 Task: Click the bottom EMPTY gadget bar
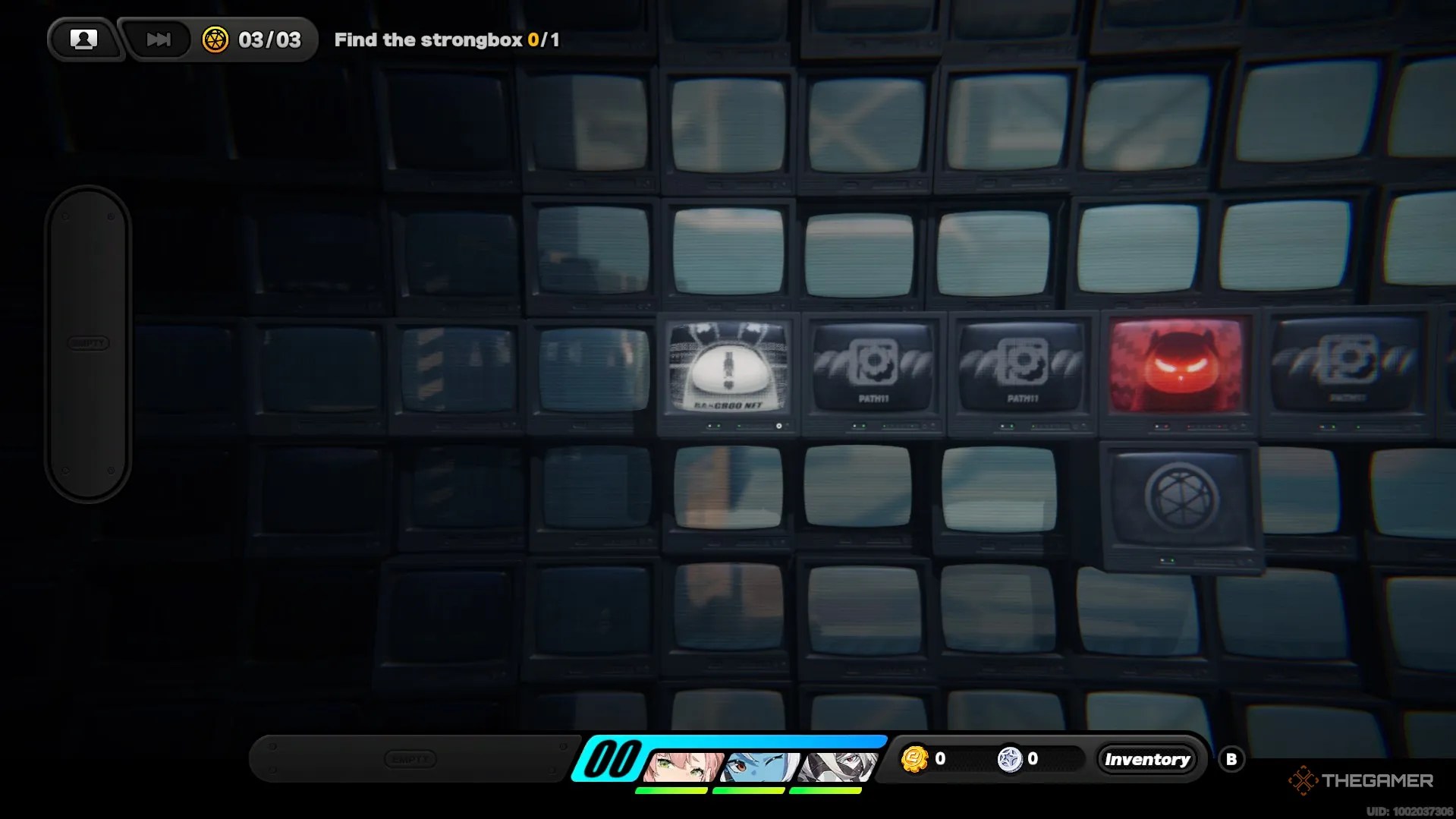[x=410, y=758]
